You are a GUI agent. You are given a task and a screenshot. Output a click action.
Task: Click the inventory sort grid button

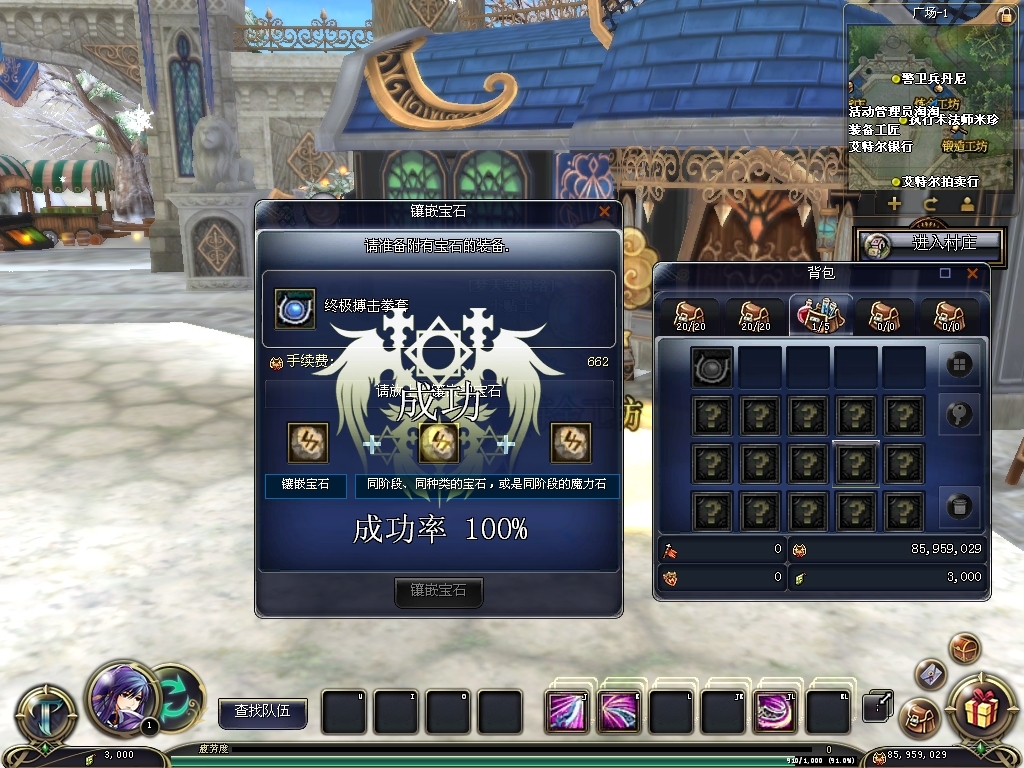coord(958,366)
